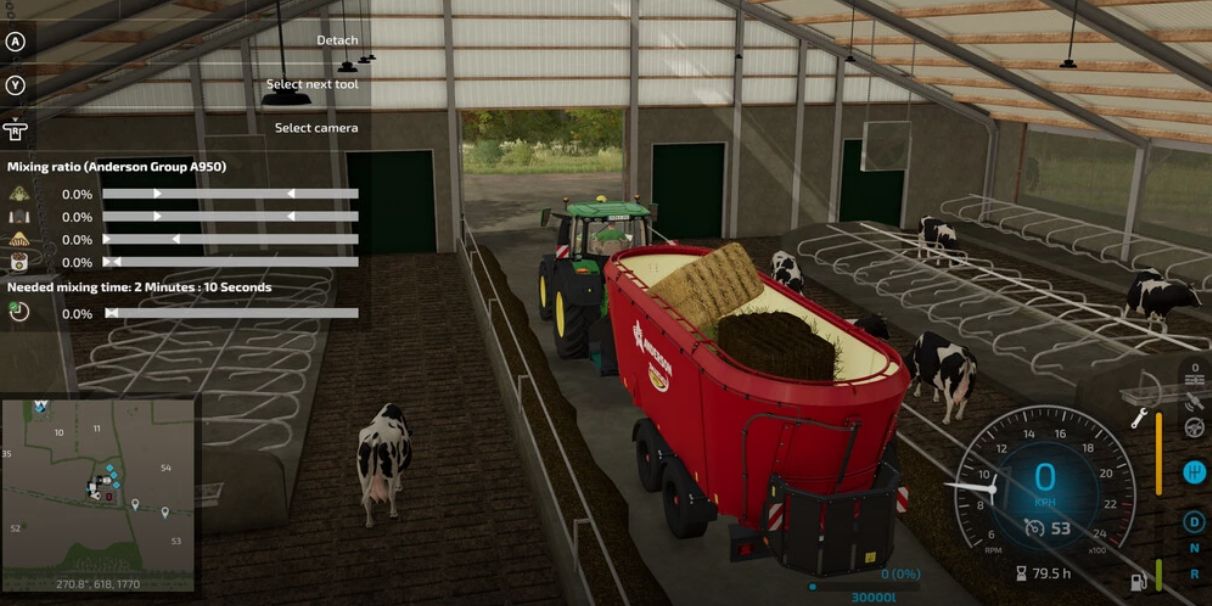Click the field 11 label on minimap
This screenshot has height=606, width=1212.
(97, 428)
